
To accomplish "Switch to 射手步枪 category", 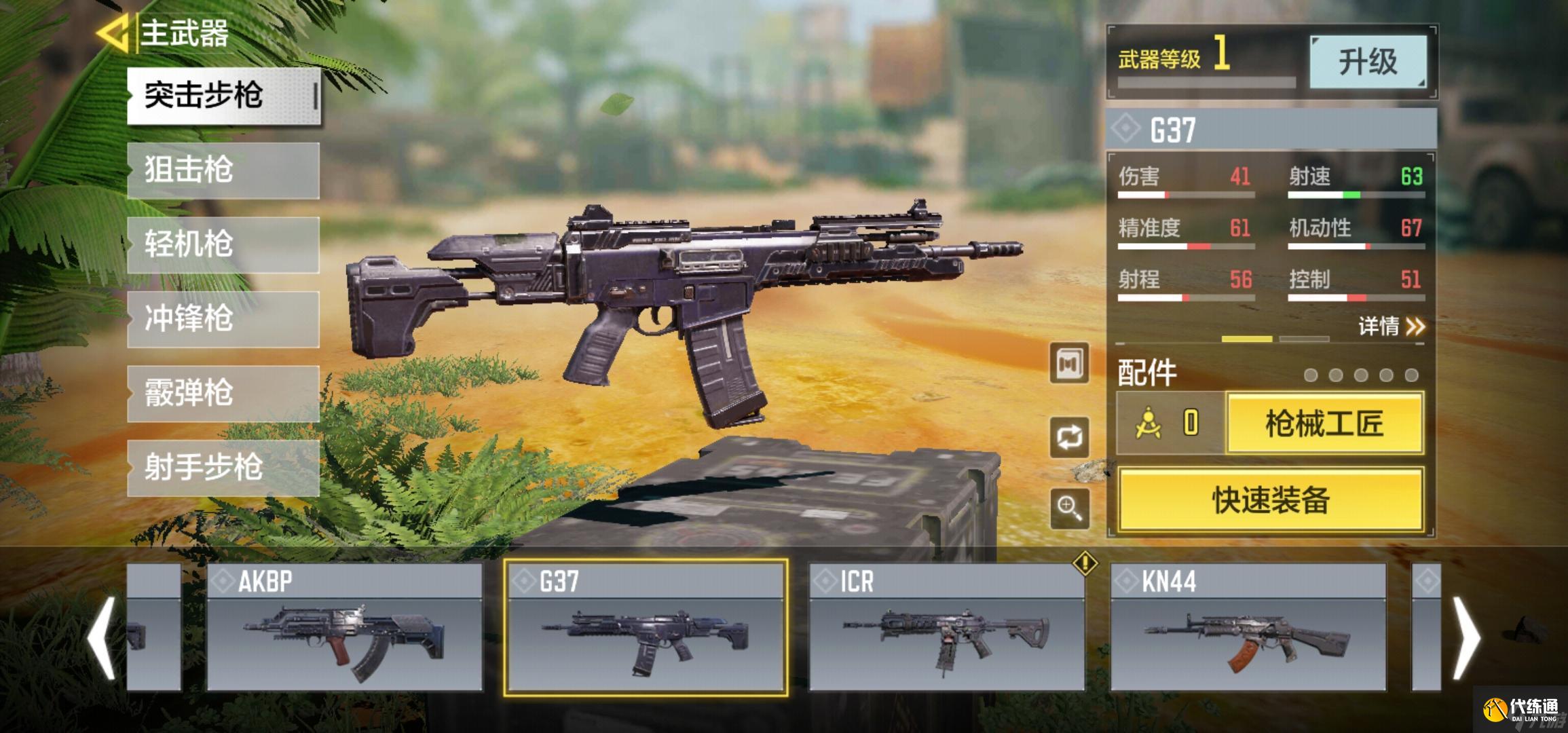I will [x=223, y=468].
